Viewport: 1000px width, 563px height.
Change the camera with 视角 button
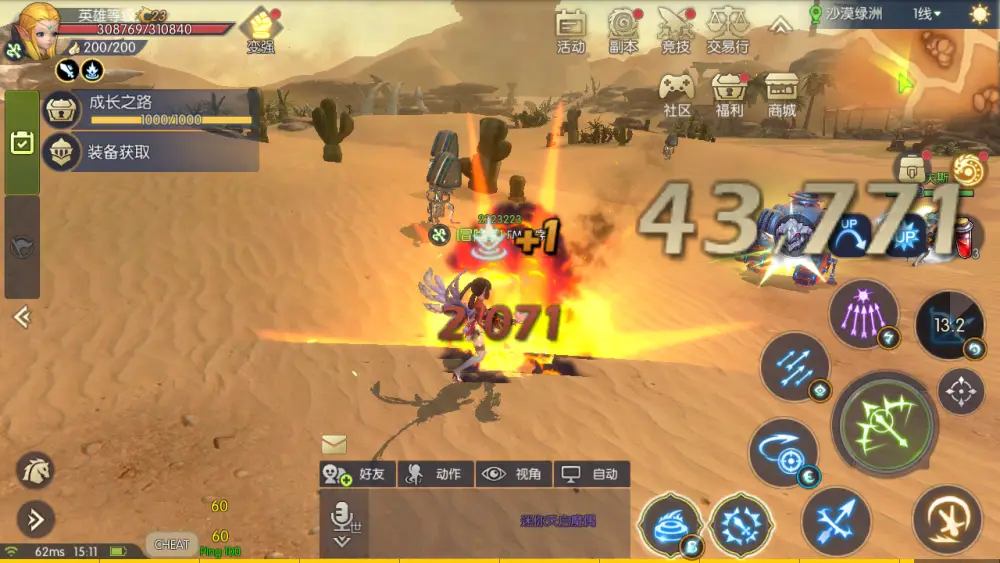[514, 474]
